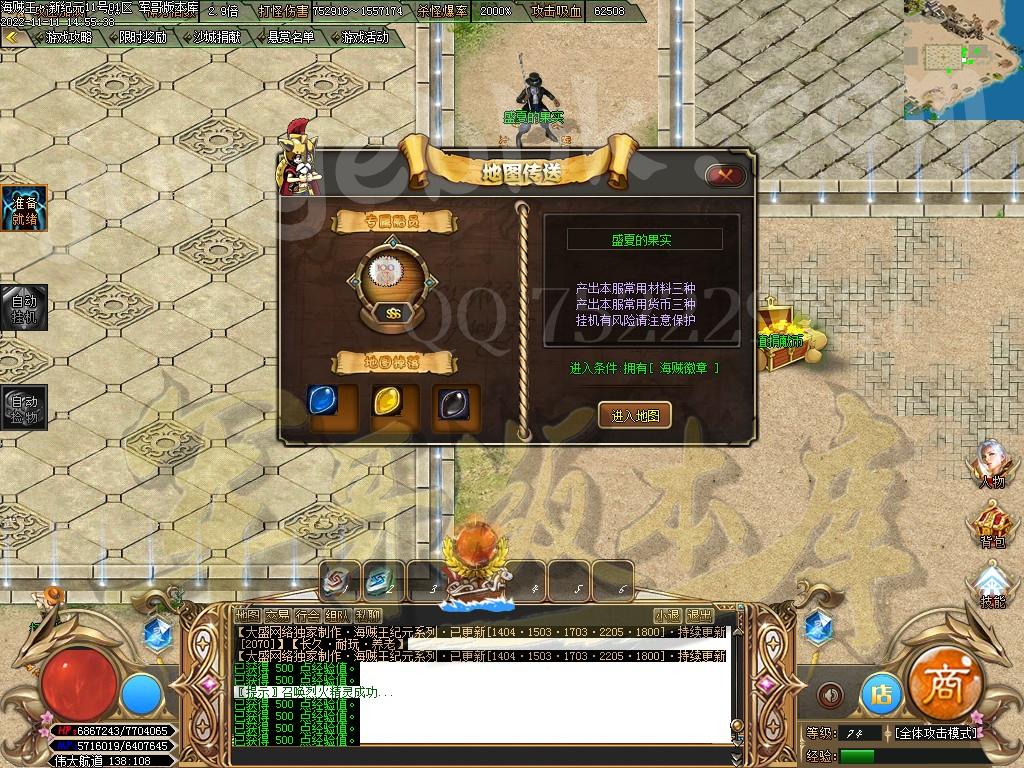Close the 地图传送 map teleport window
Image resolution: width=1024 pixels, height=768 pixels.
(x=725, y=176)
